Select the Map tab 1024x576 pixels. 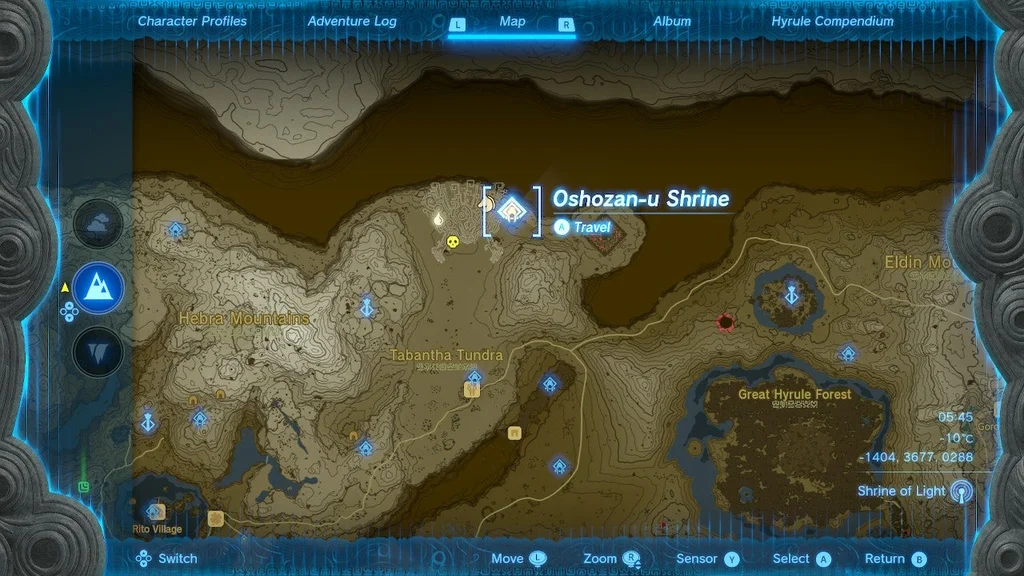coord(512,21)
